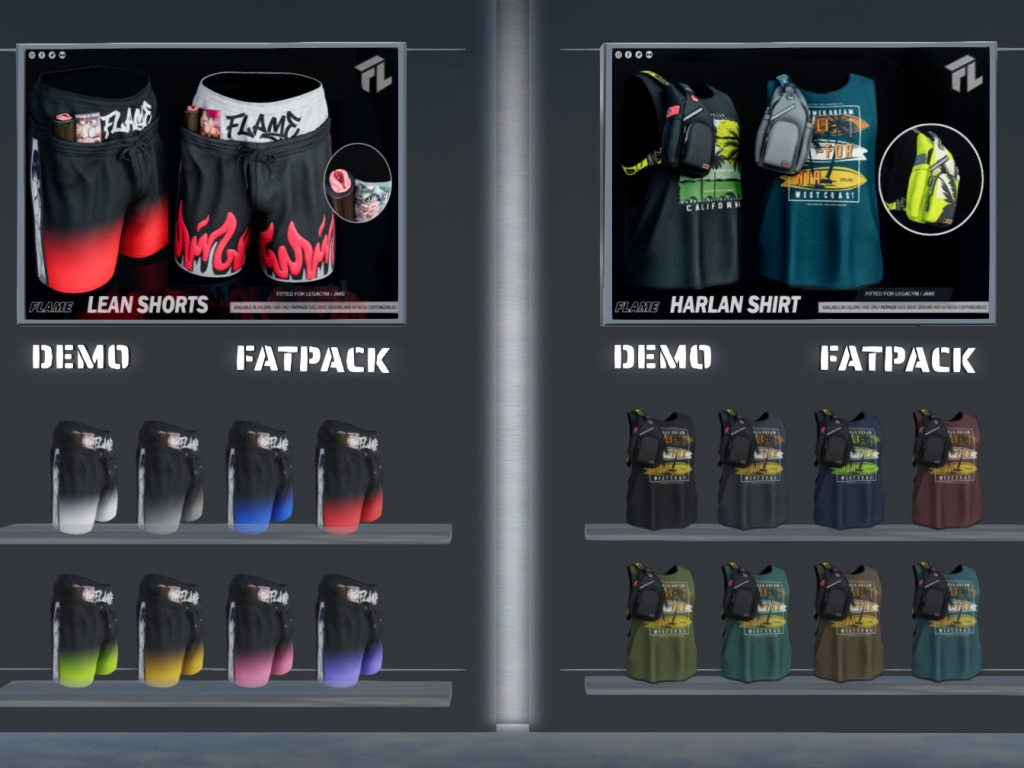Choose the green fade Lean Shorts
Viewport: 1024px width, 768px height.
tap(85, 629)
